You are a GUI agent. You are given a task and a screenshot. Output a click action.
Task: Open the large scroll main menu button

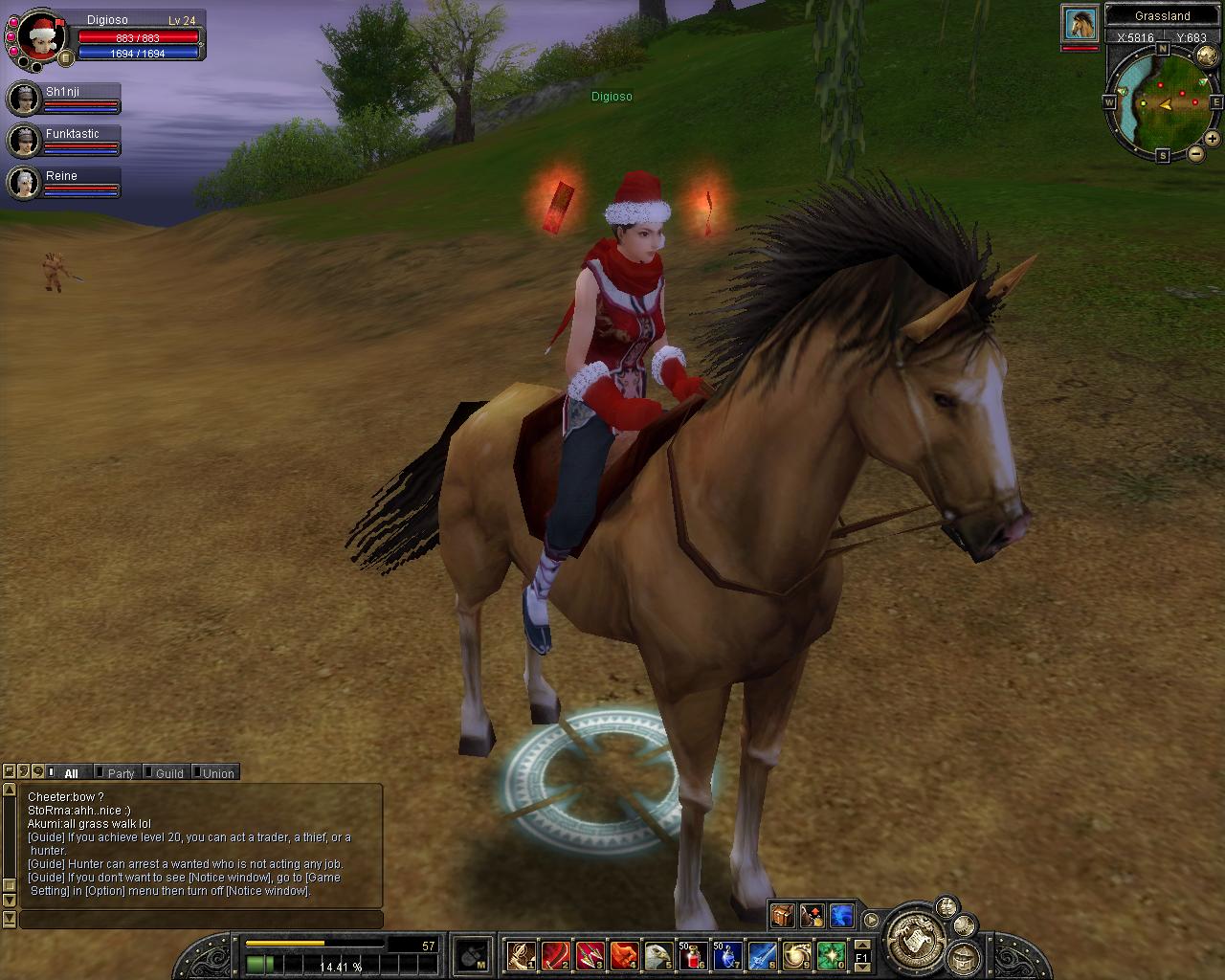915,938
